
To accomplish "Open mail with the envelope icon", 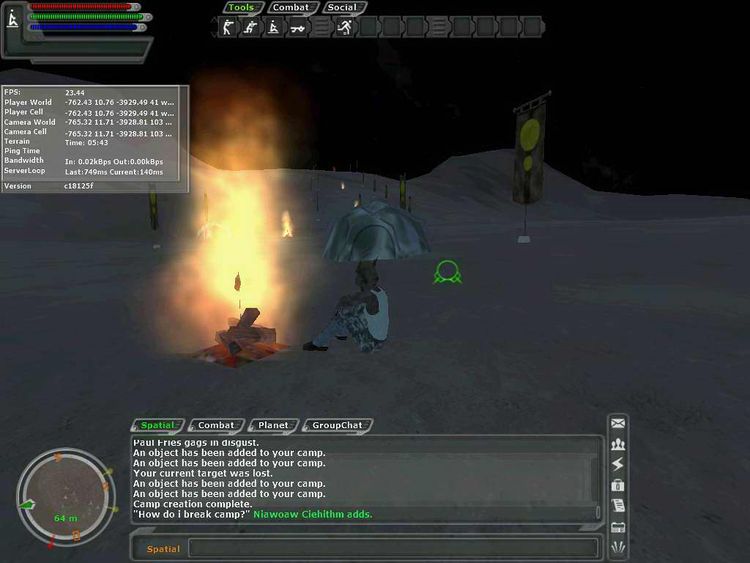I will [618, 423].
